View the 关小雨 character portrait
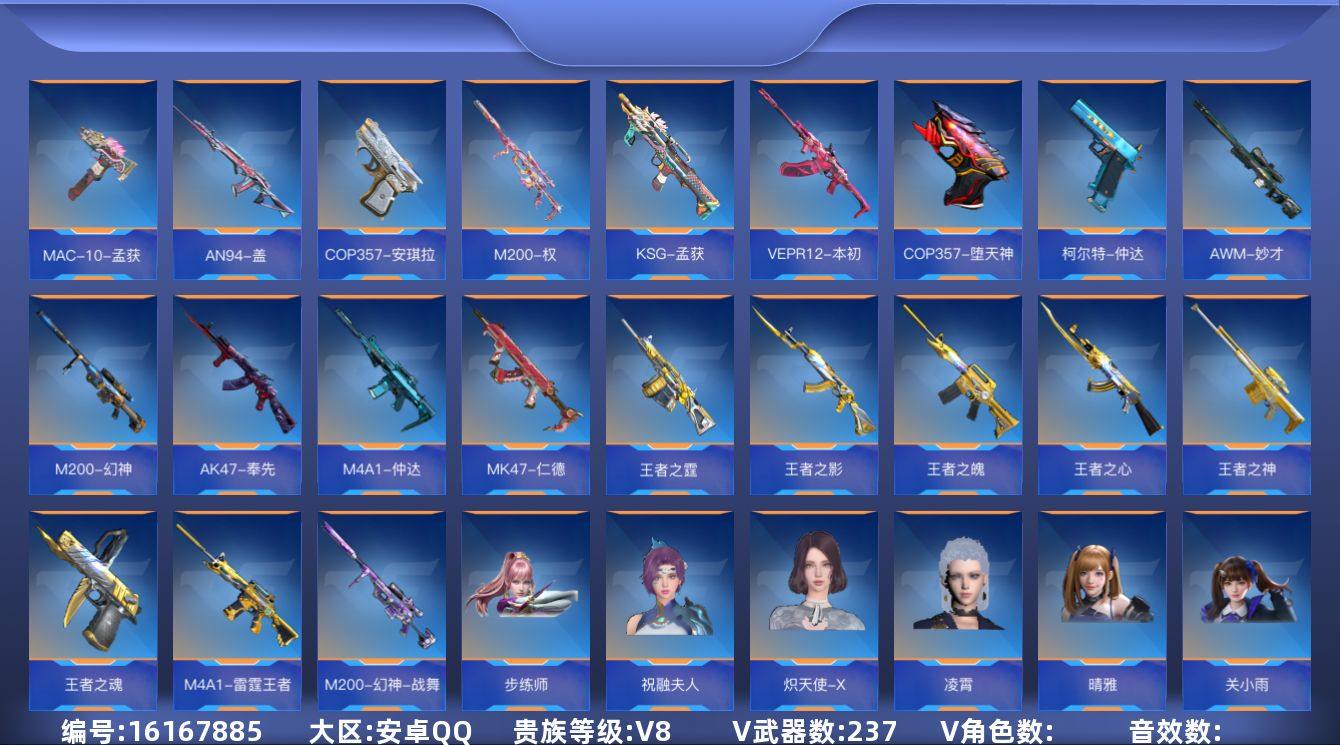1340x745 pixels. pyautogui.click(x=1246, y=600)
